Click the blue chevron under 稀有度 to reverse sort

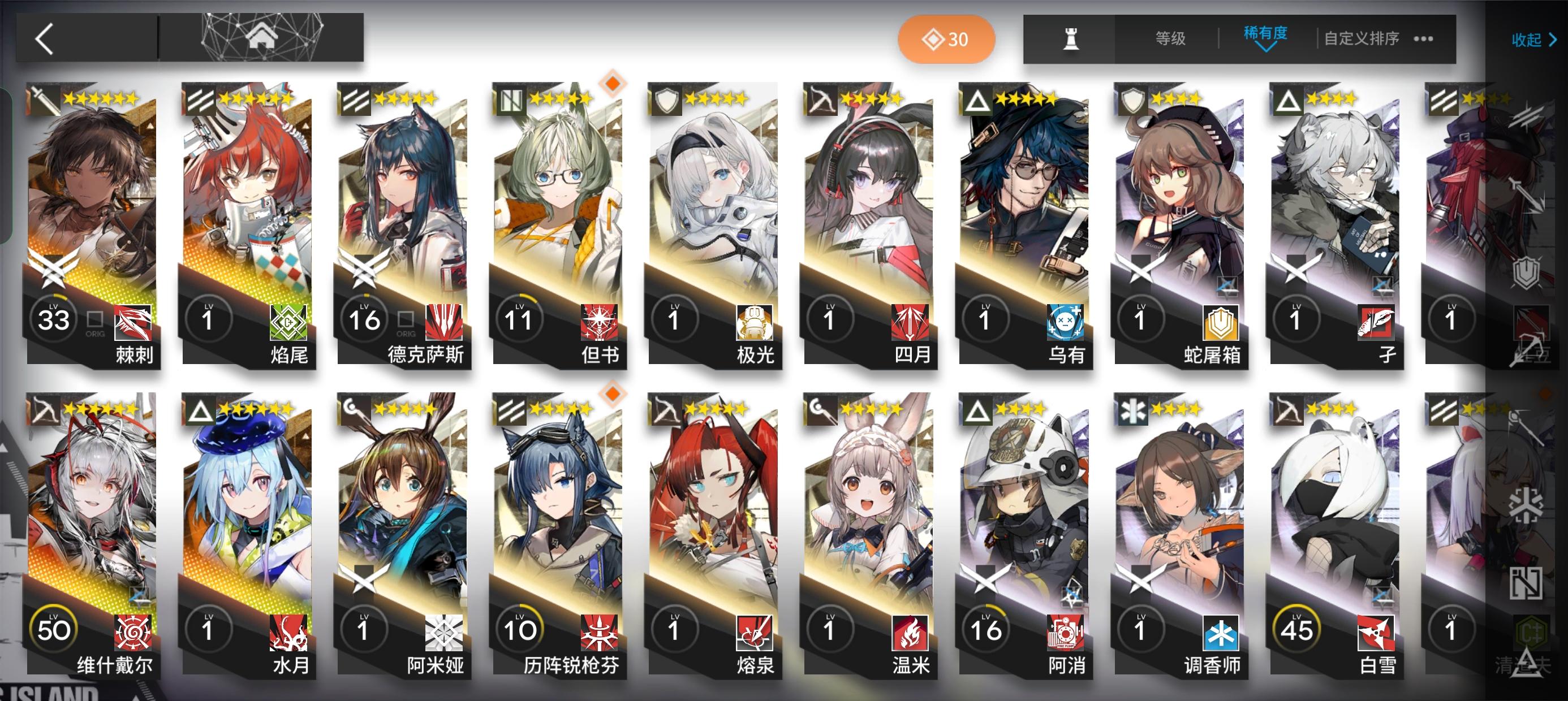1266,47
